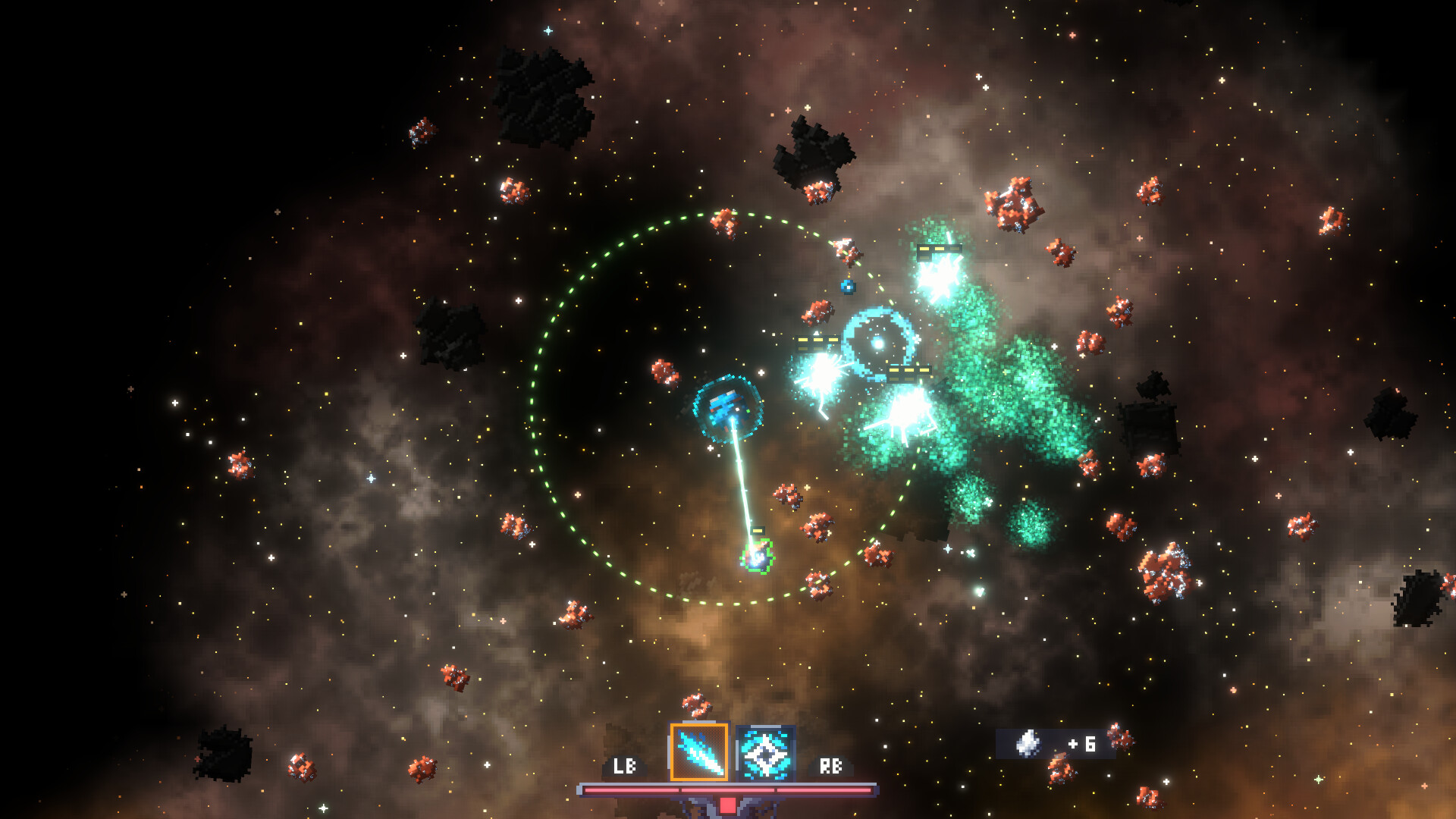
Task: Select the laser beam weapon slot
Action: pos(698,752)
